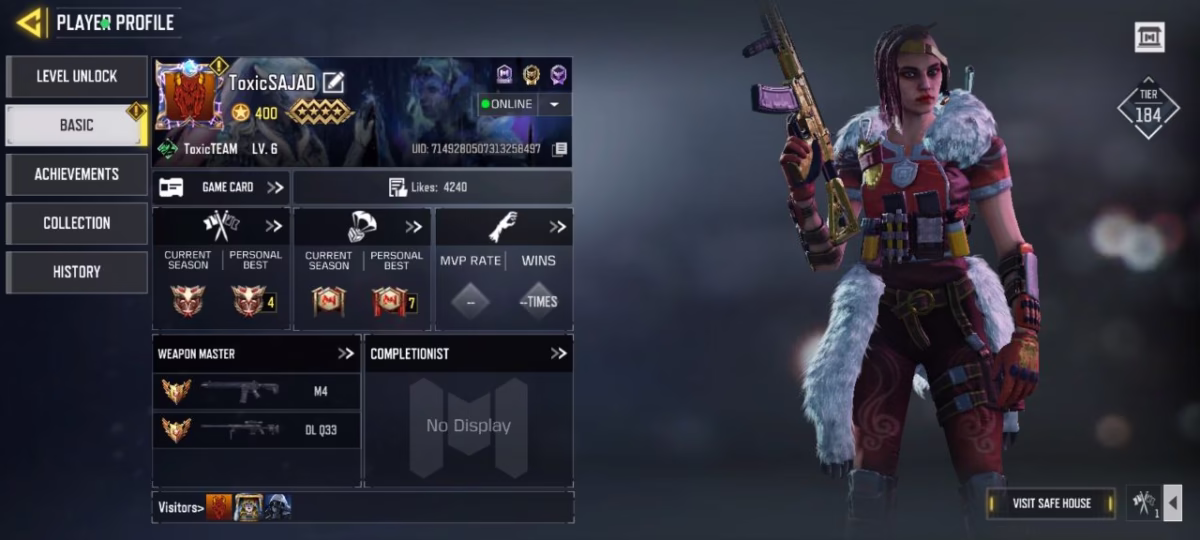Screen dimensions: 1200x540
Task: Show the History tab
Action: [x=77, y=272]
